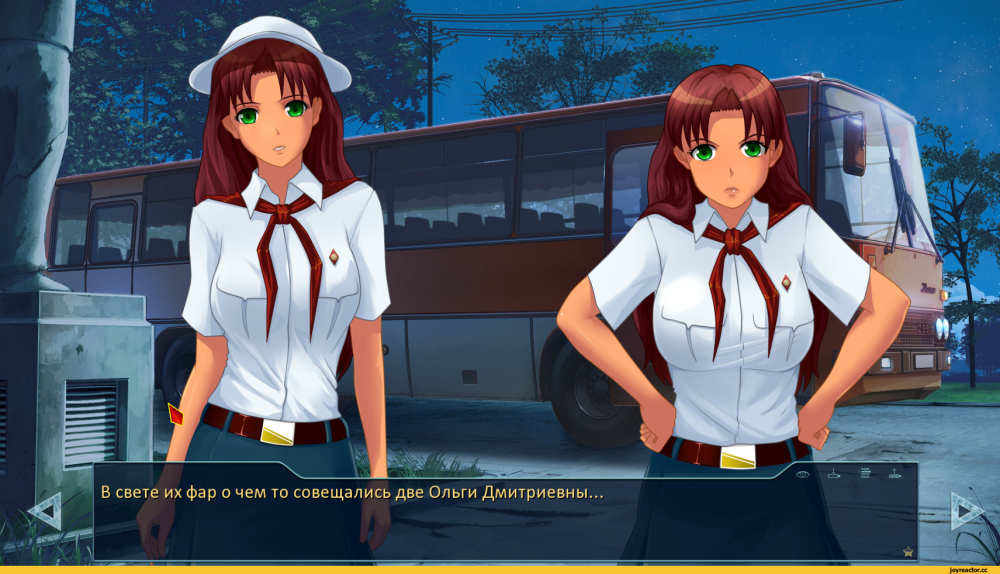Click the gold star icon in the dialogue box

[908, 551]
